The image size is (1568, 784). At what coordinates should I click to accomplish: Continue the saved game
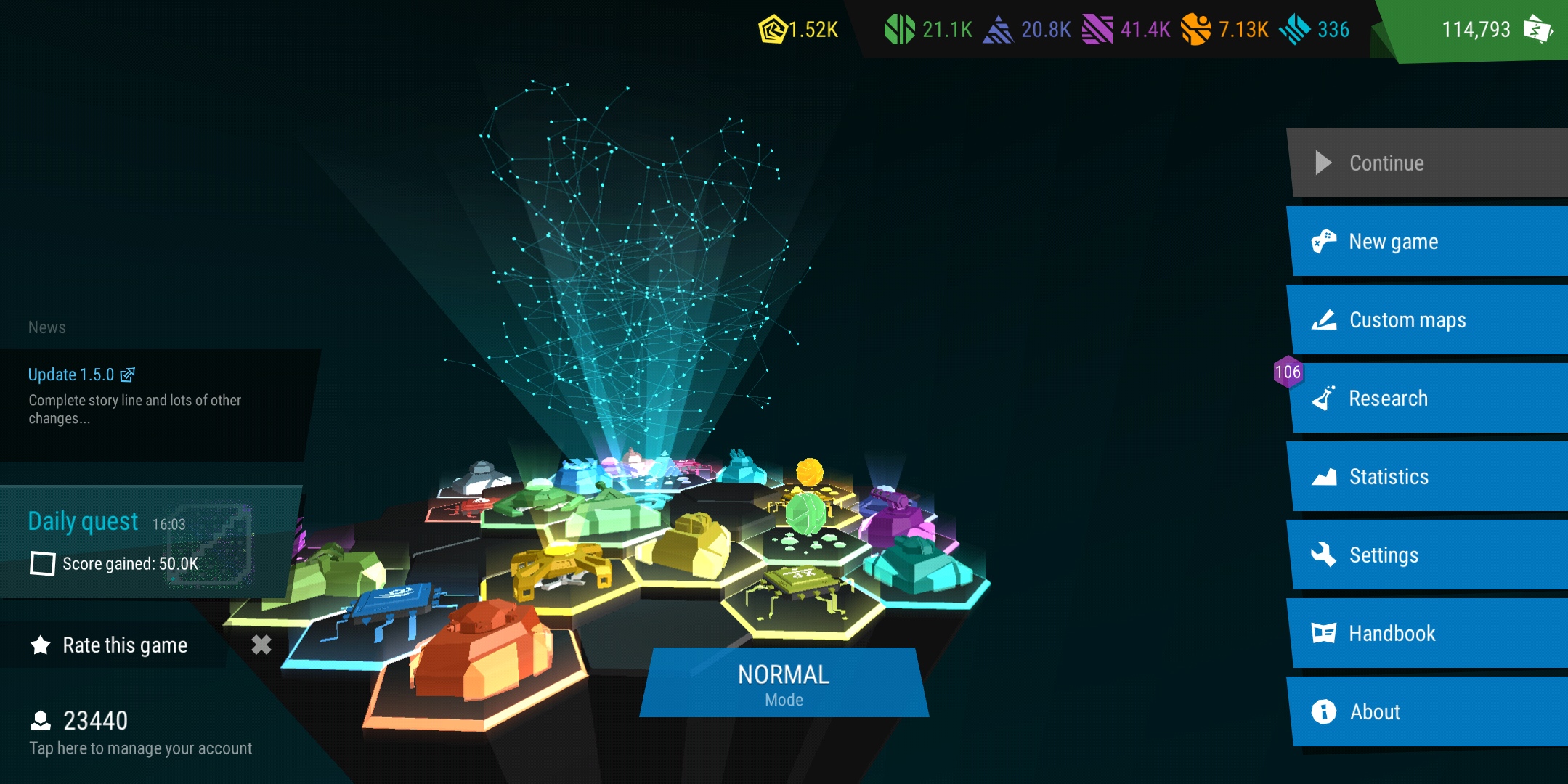coord(1427,163)
